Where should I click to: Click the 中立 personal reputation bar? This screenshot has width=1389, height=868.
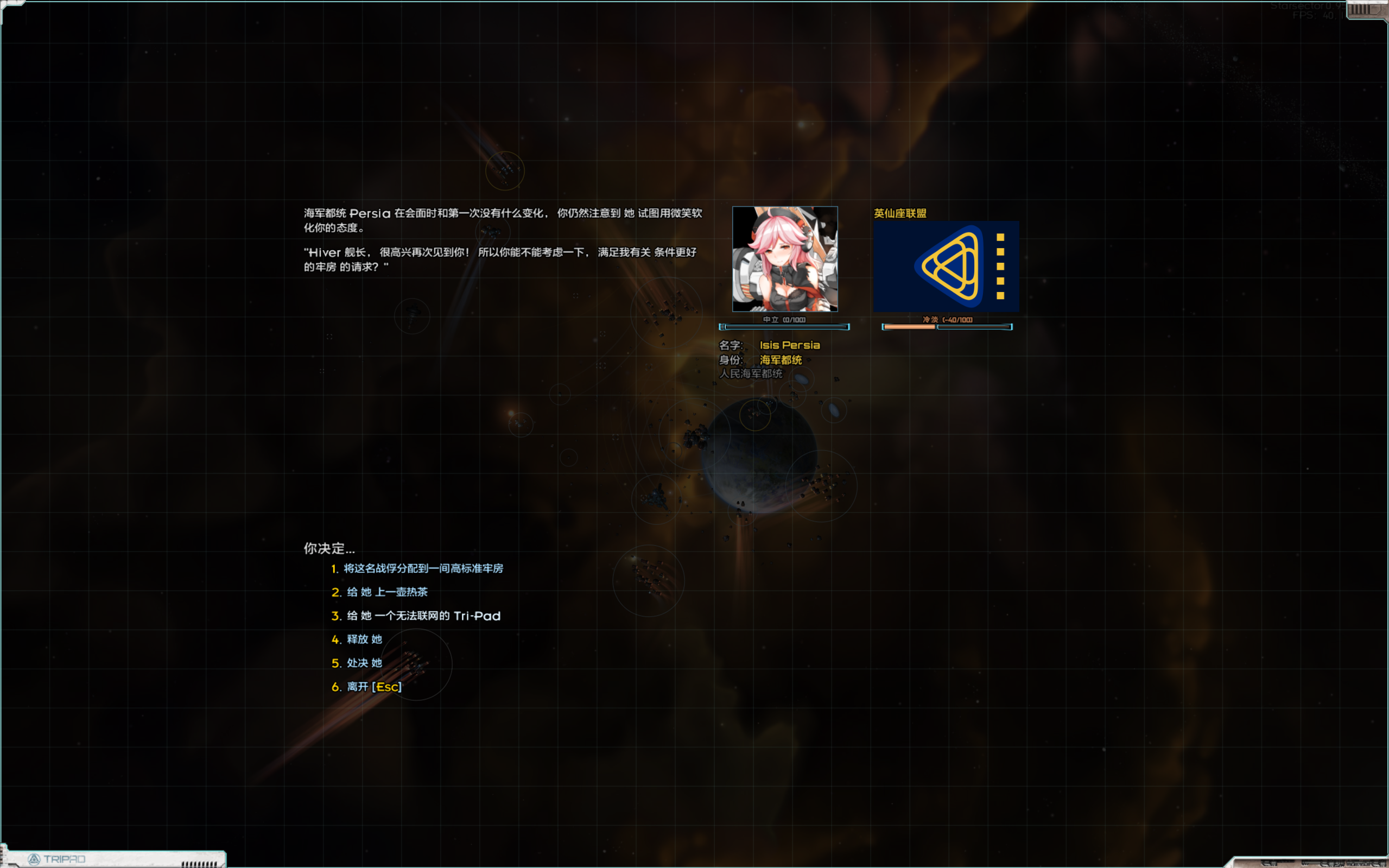(785, 327)
